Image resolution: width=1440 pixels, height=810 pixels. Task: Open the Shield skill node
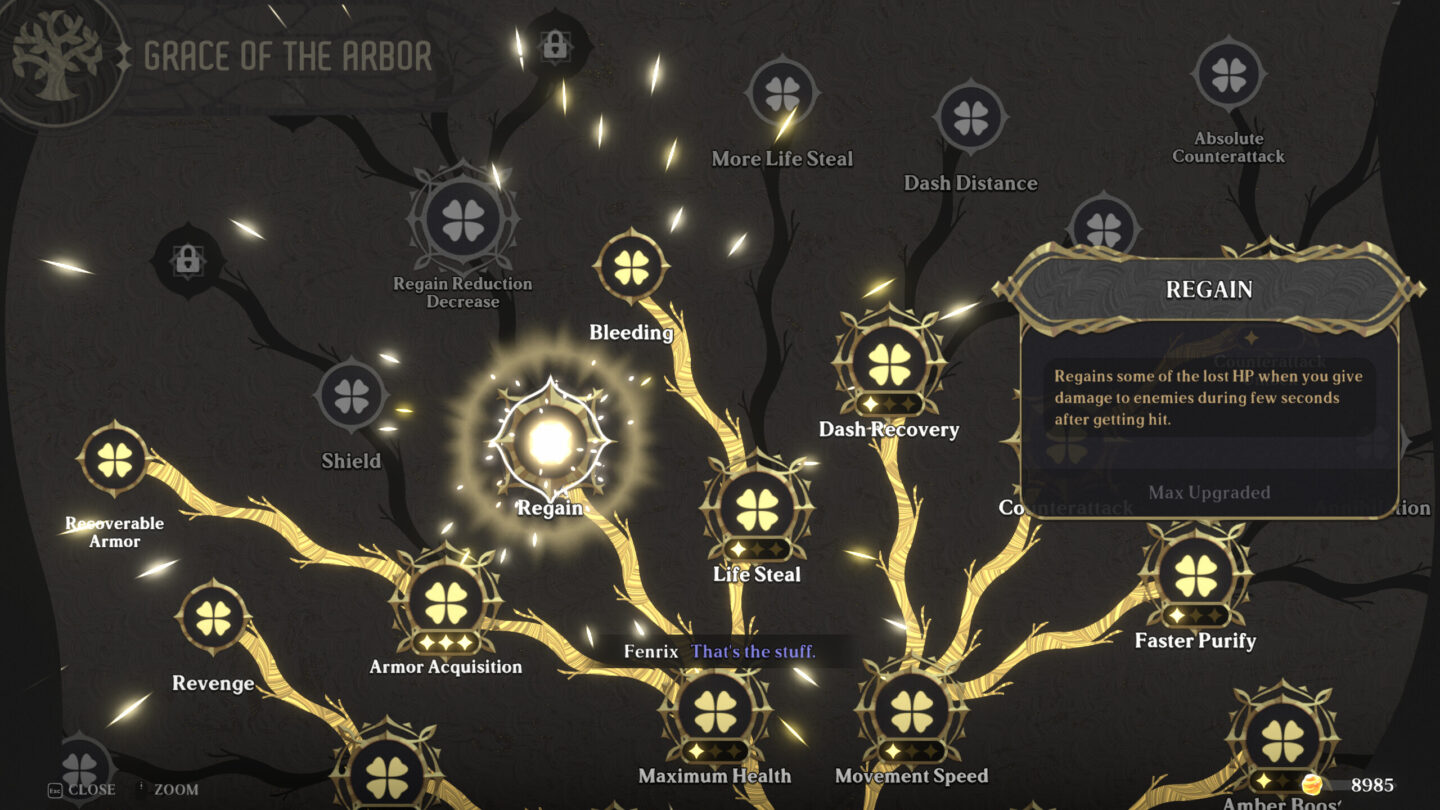tap(350, 395)
